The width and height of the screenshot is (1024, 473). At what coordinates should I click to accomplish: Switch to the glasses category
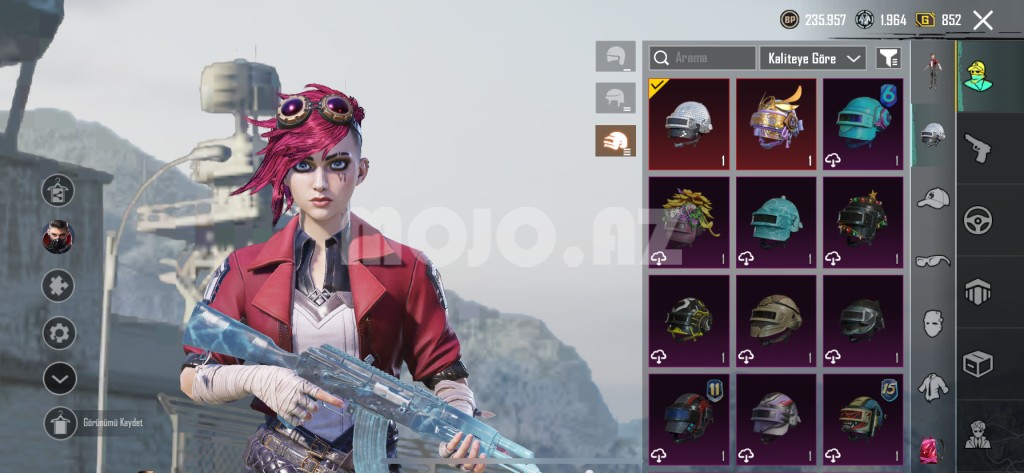932,260
